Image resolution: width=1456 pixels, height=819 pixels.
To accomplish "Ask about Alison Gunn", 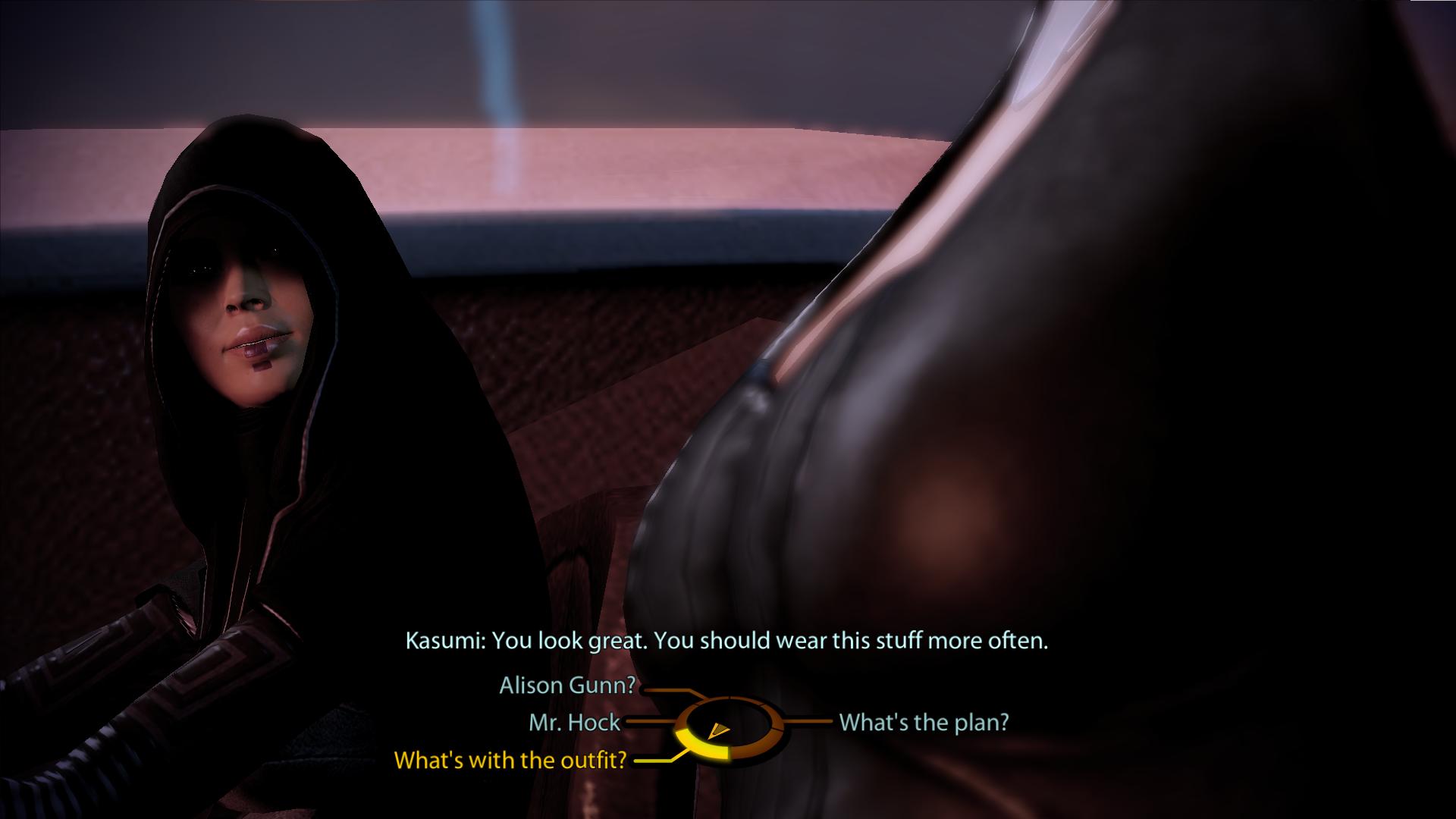I will click(566, 686).
